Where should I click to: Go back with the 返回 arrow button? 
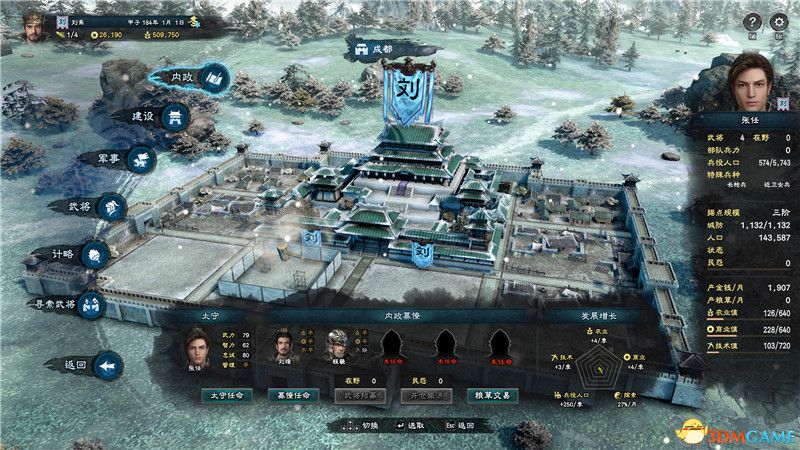click(x=90, y=366)
